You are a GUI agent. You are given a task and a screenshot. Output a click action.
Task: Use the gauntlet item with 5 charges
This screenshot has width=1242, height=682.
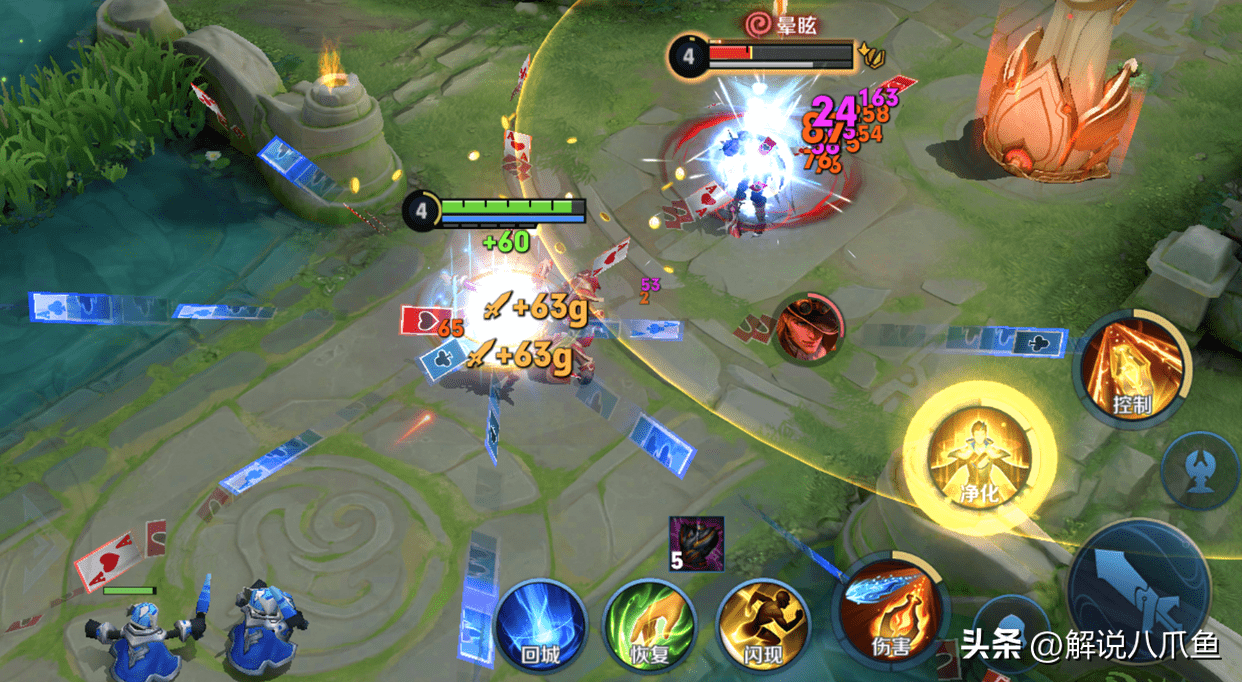click(690, 543)
